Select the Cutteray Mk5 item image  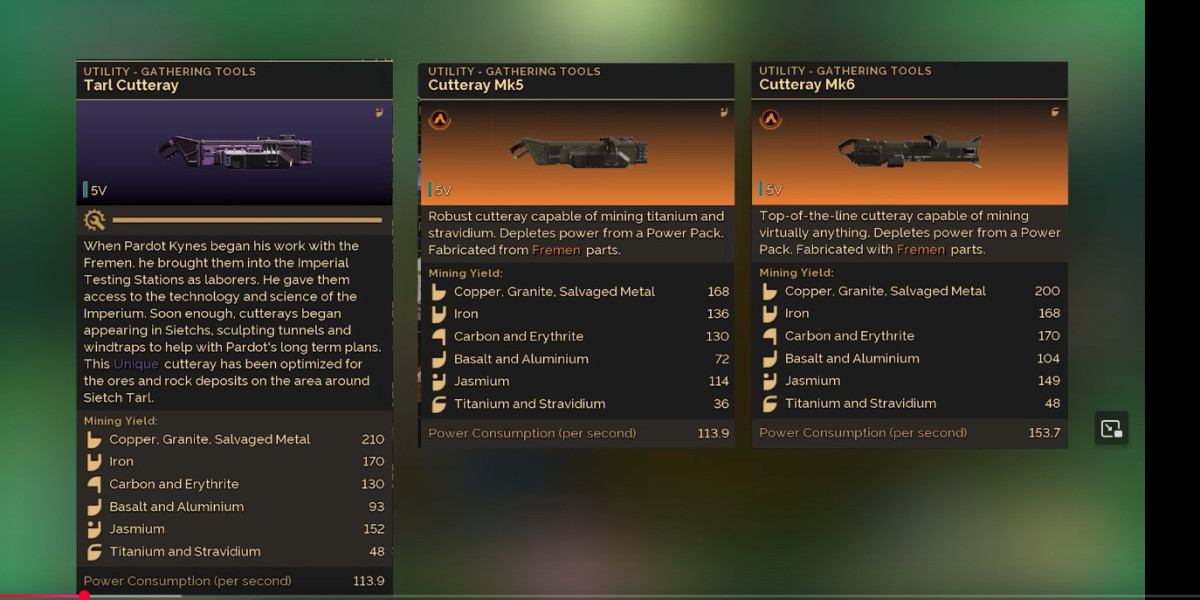[578, 151]
